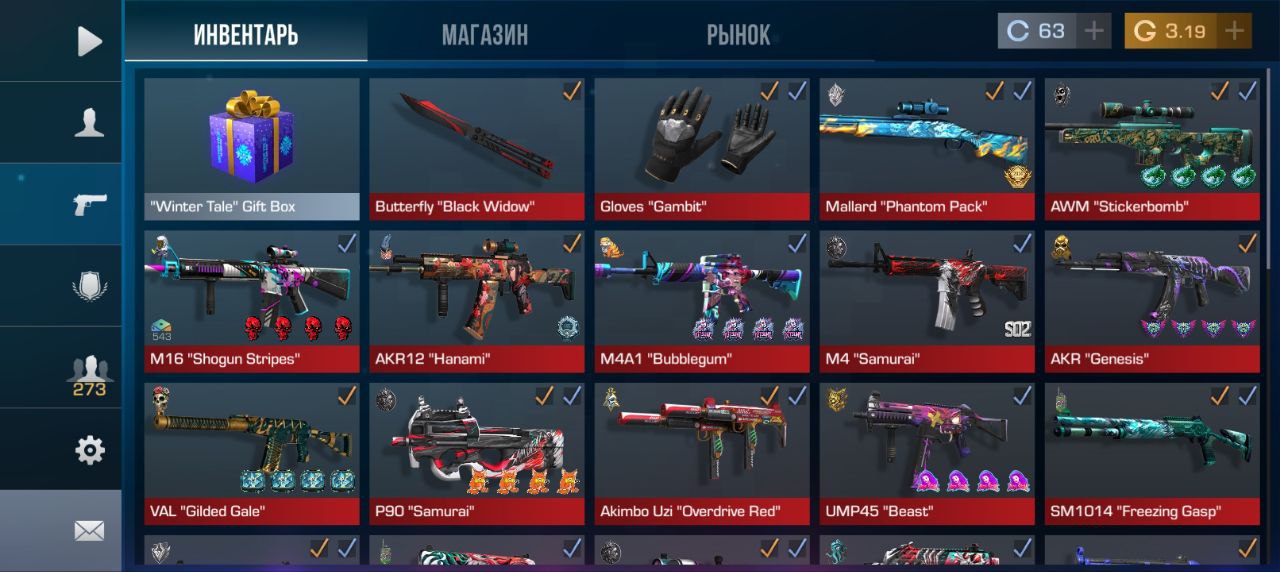
Task: Switch to the Магазин tab
Action: (485, 36)
